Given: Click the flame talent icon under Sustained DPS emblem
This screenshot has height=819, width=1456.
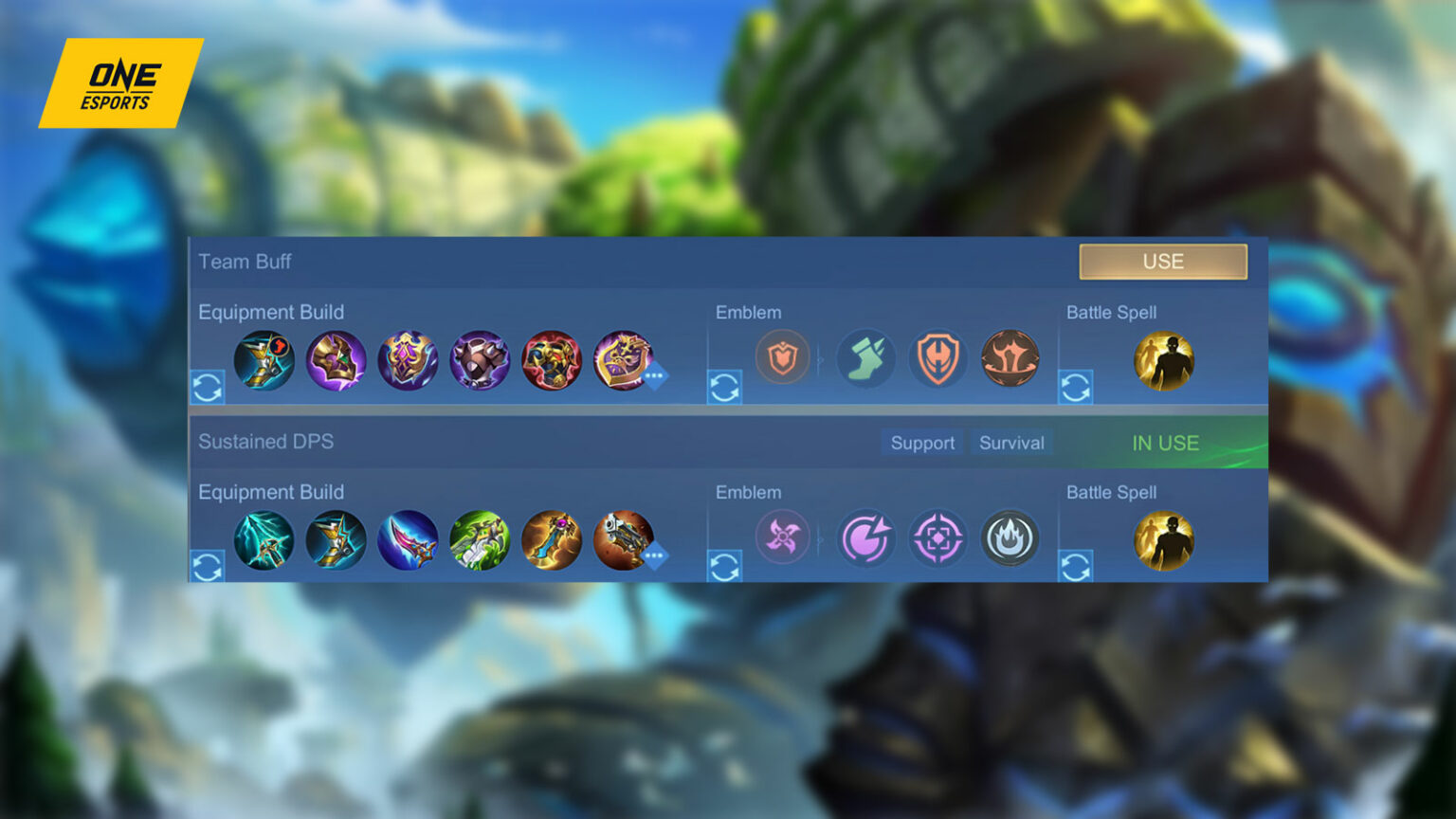Looking at the screenshot, I should 1010,538.
